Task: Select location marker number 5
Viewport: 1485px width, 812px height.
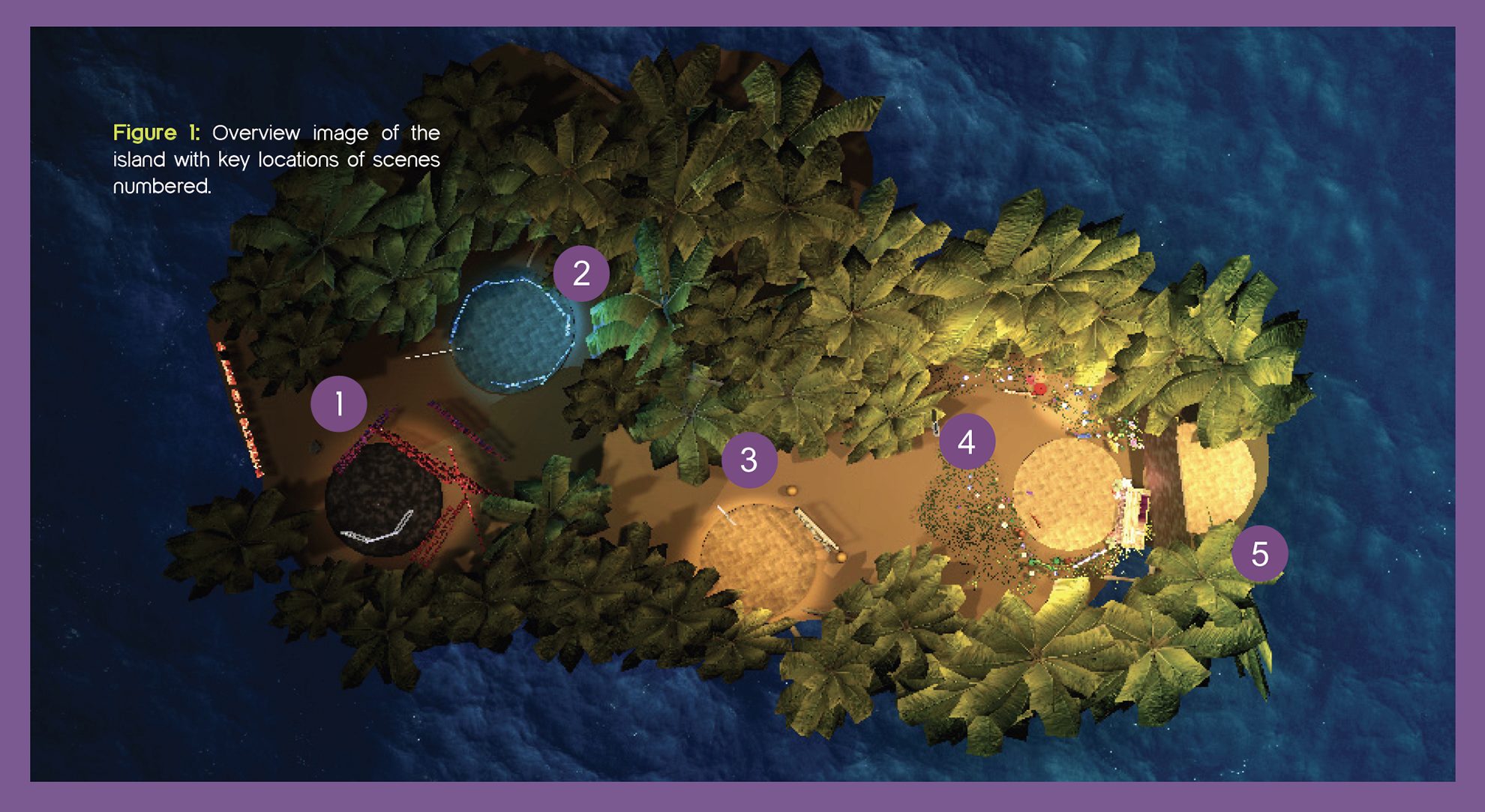Action: coord(1260,554)
